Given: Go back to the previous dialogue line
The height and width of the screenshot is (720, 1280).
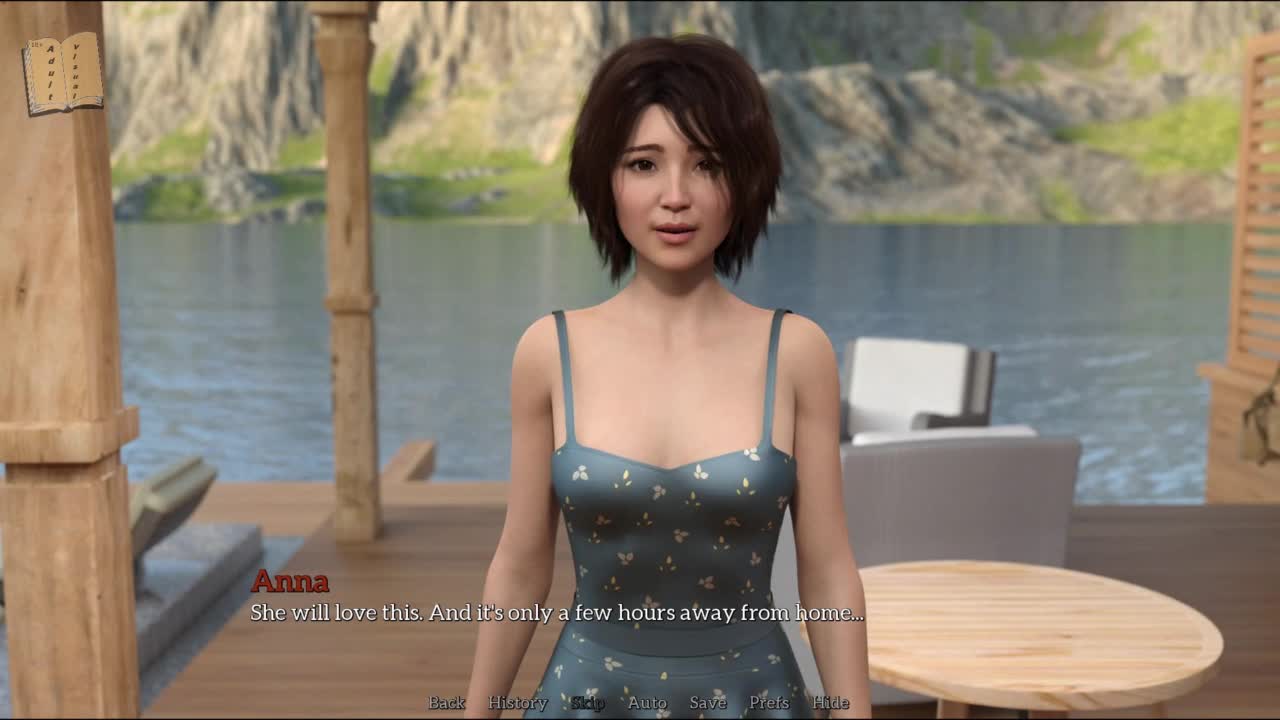Looking at the screenshot, I should click(447, 702).
